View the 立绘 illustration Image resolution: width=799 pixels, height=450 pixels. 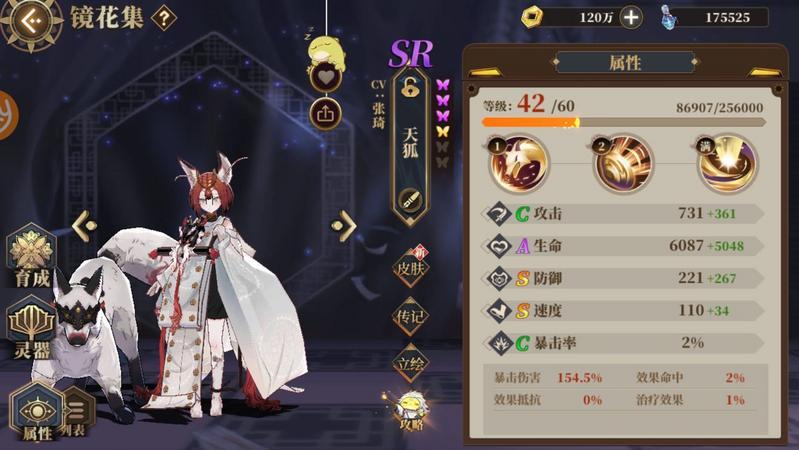pyautogui.click(x=411, y=362)
